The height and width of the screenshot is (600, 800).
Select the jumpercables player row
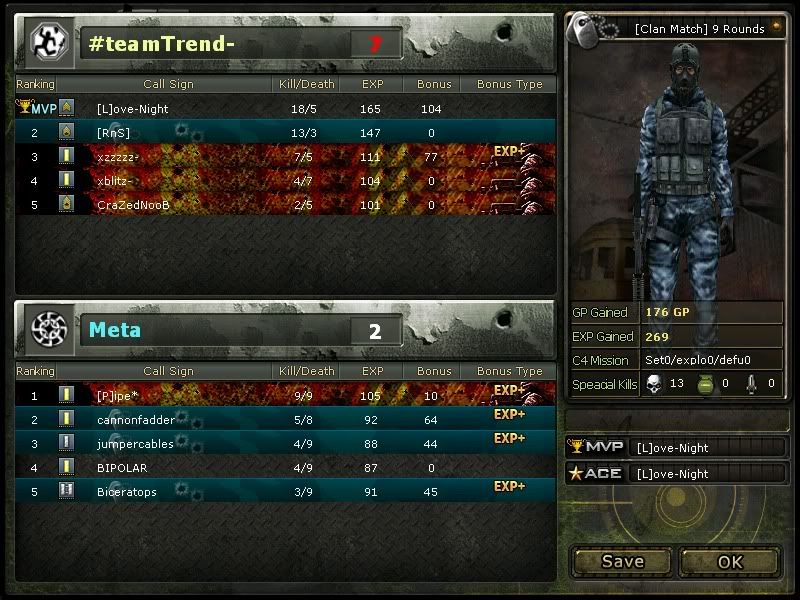click(285, 444)
